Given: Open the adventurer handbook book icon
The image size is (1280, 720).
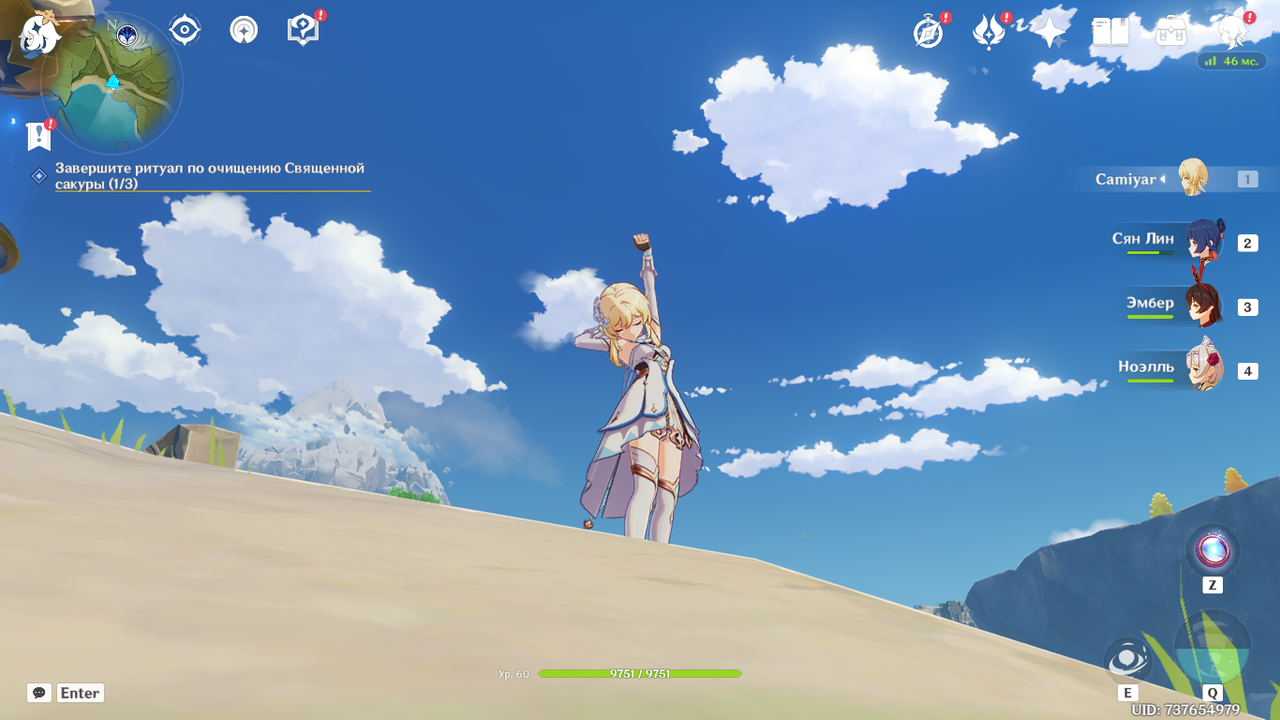Looking at the screenshot, I should pyautogui.click(x=1110, y=32).
